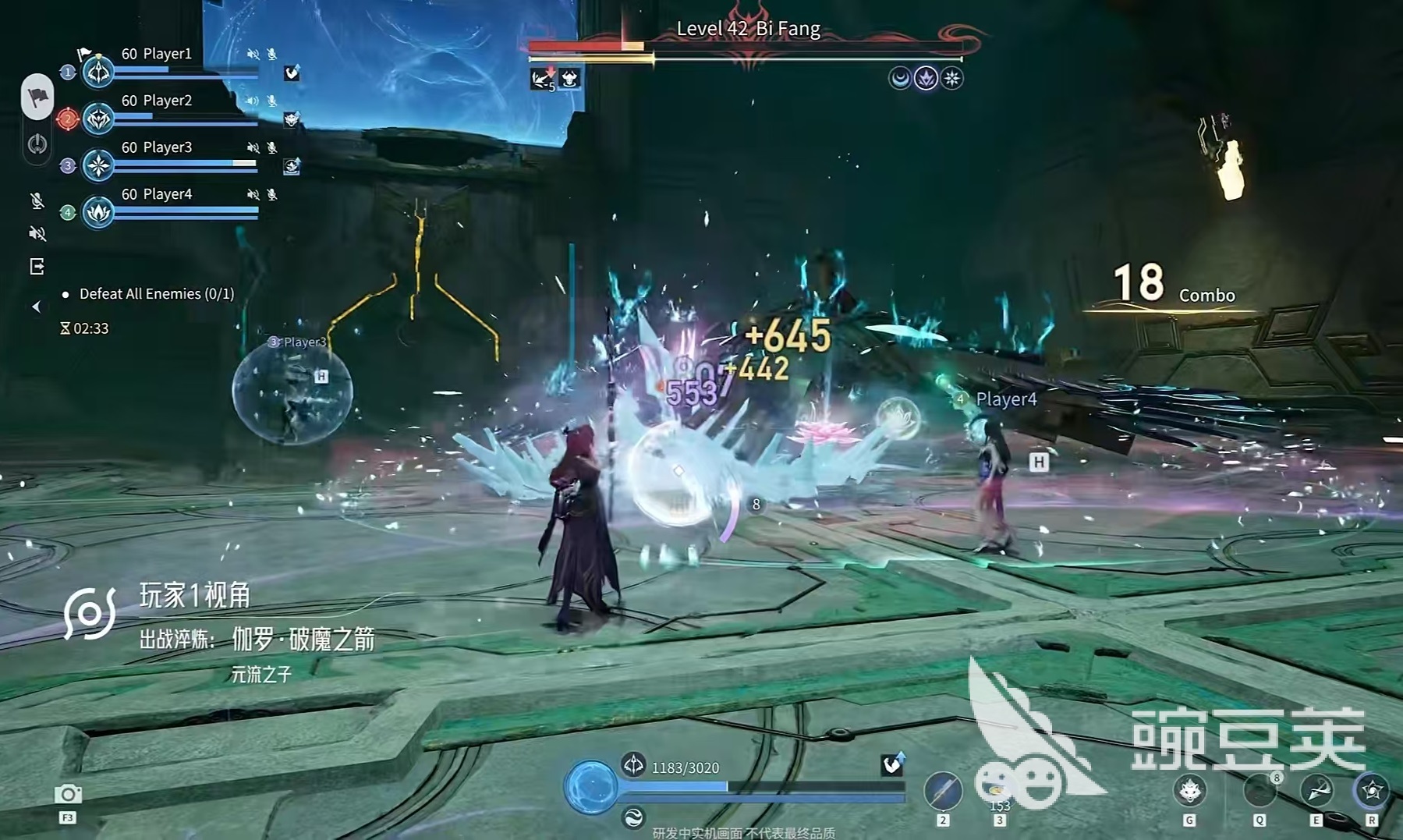Activate the glowing swirl star ultimate skill

point(1371,791)
